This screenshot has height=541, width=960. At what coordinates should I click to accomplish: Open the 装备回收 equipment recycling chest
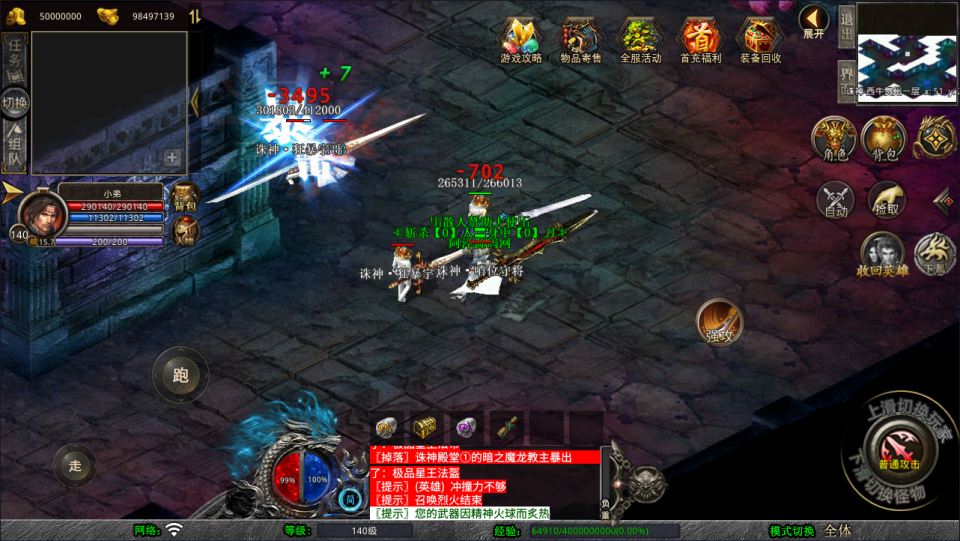[759, 38]
